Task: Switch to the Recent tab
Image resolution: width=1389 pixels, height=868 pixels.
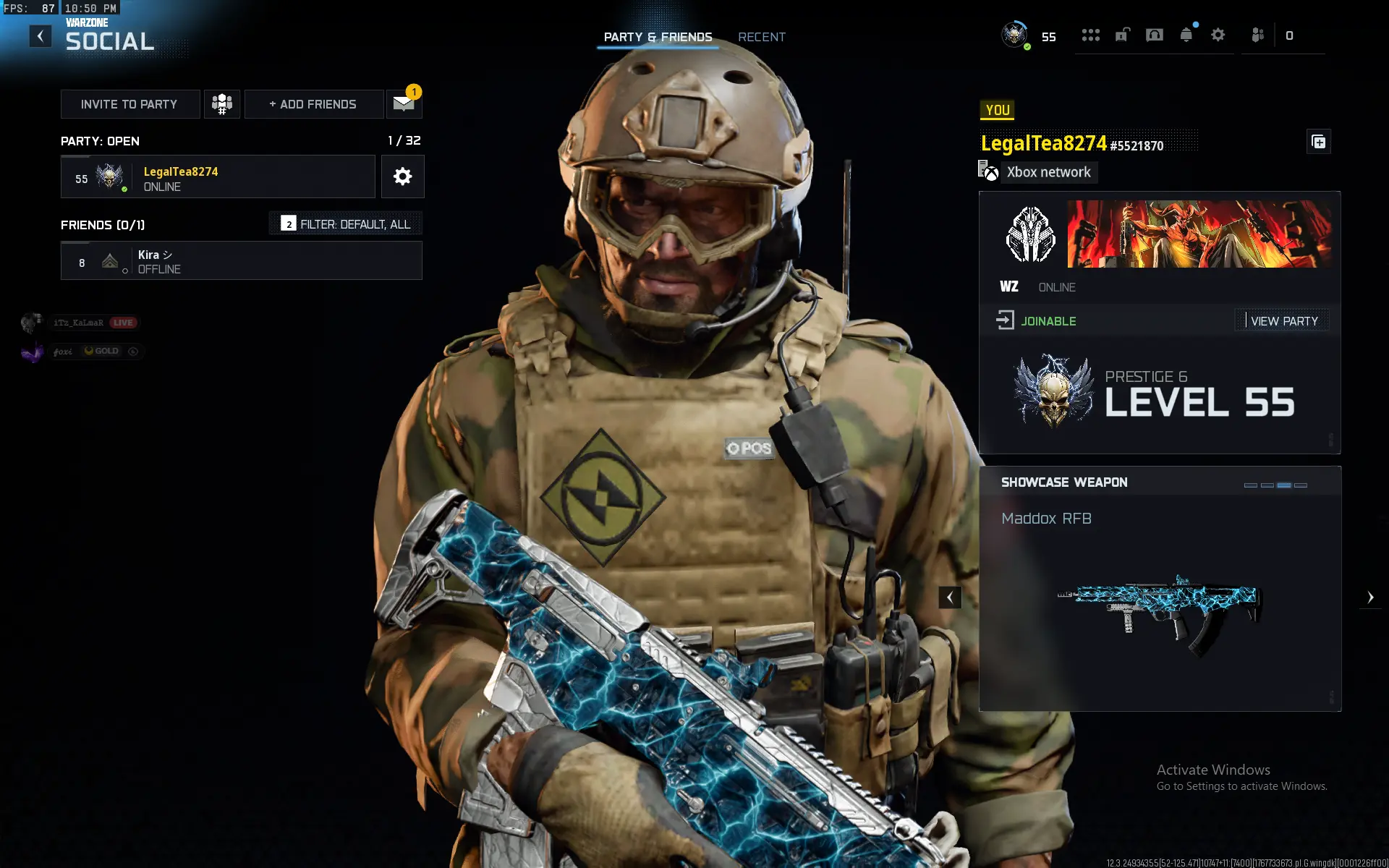Action: [x=761, y=37]
